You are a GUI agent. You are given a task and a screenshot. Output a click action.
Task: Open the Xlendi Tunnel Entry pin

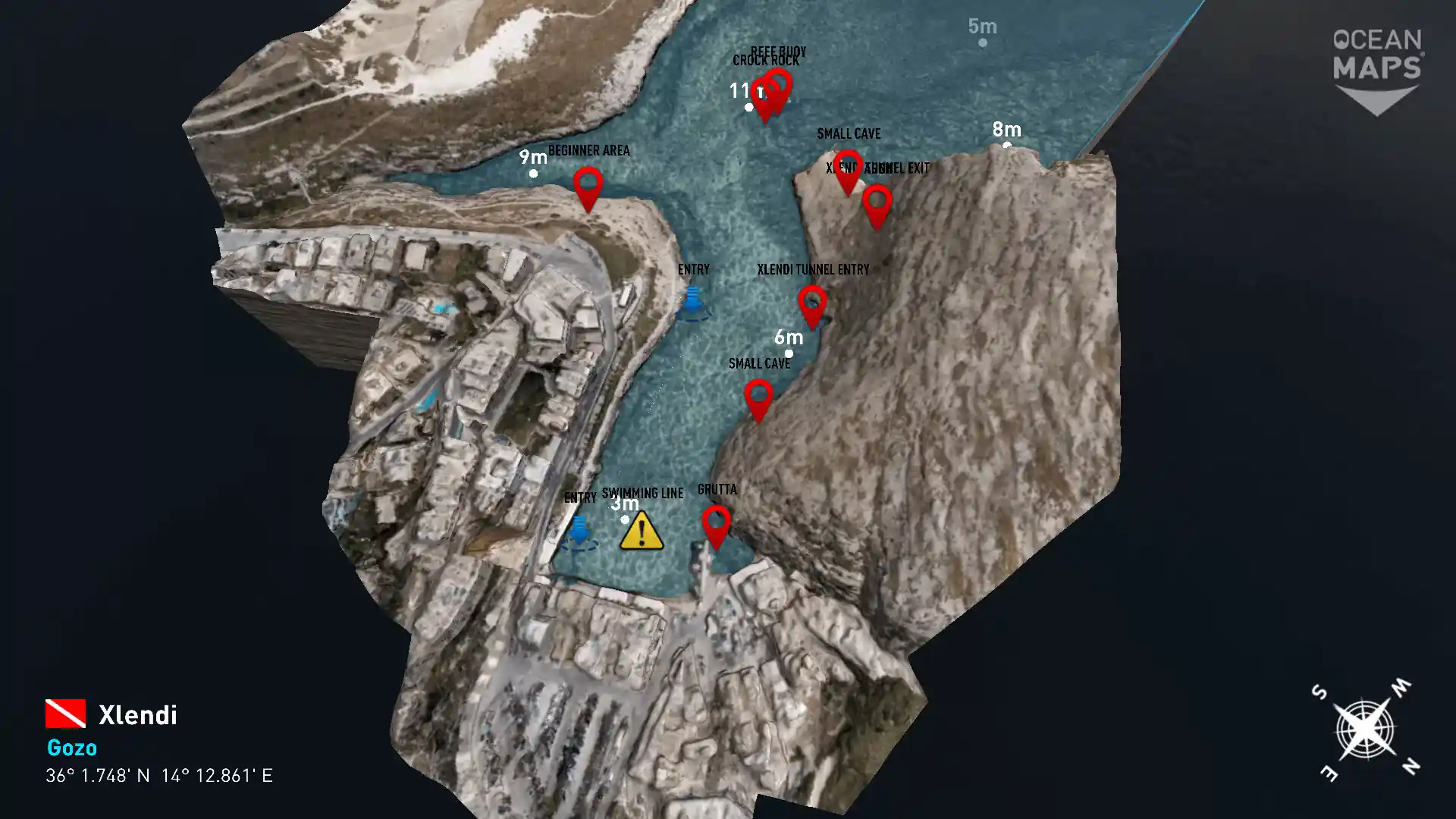coord(812,304)
